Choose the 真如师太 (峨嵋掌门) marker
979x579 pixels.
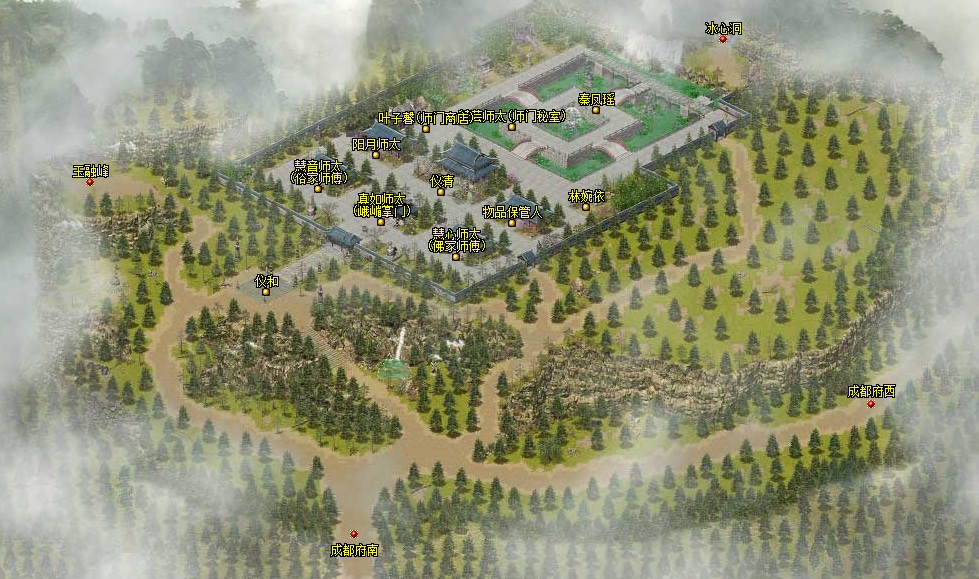tap(380, 222)
